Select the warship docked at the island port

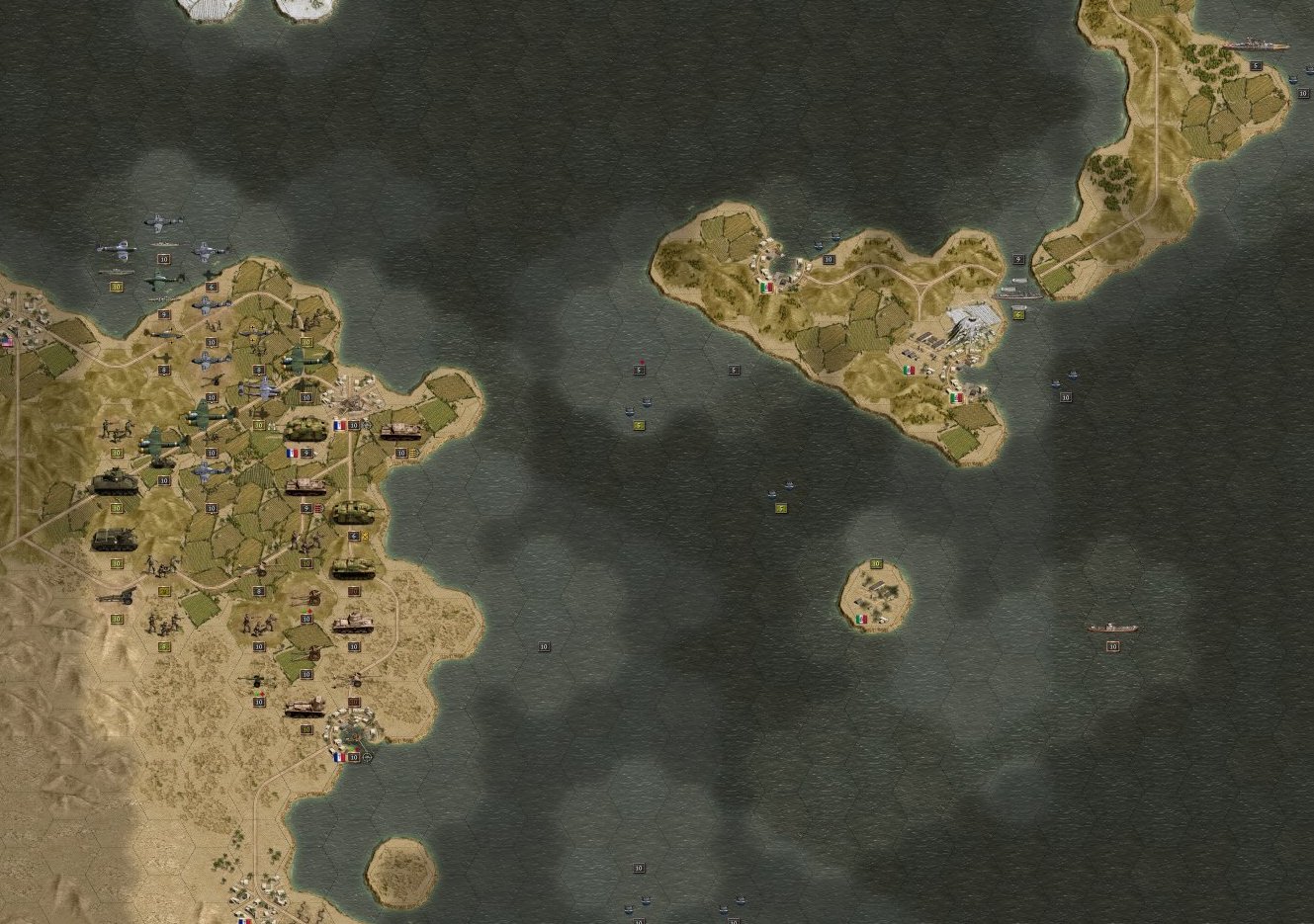(1018, 294)
